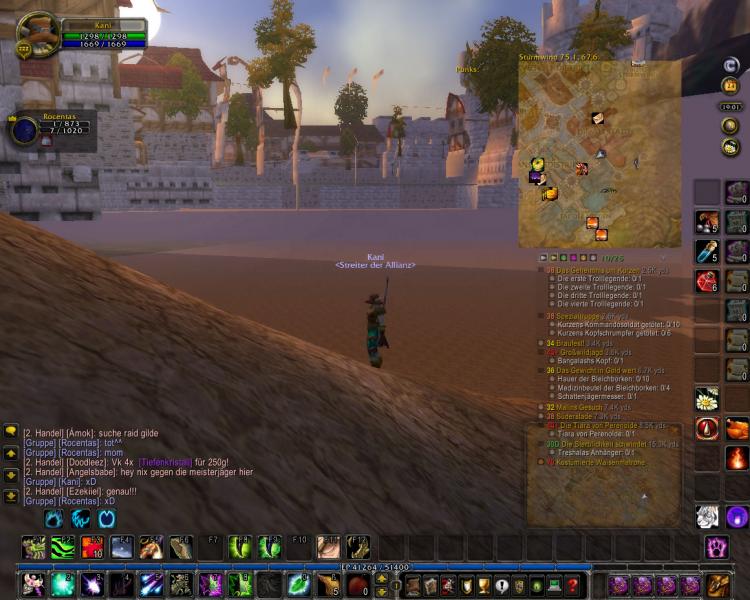Use the blue potion flask with 5 charges
The image size is (750, 600).
(707, 251)
